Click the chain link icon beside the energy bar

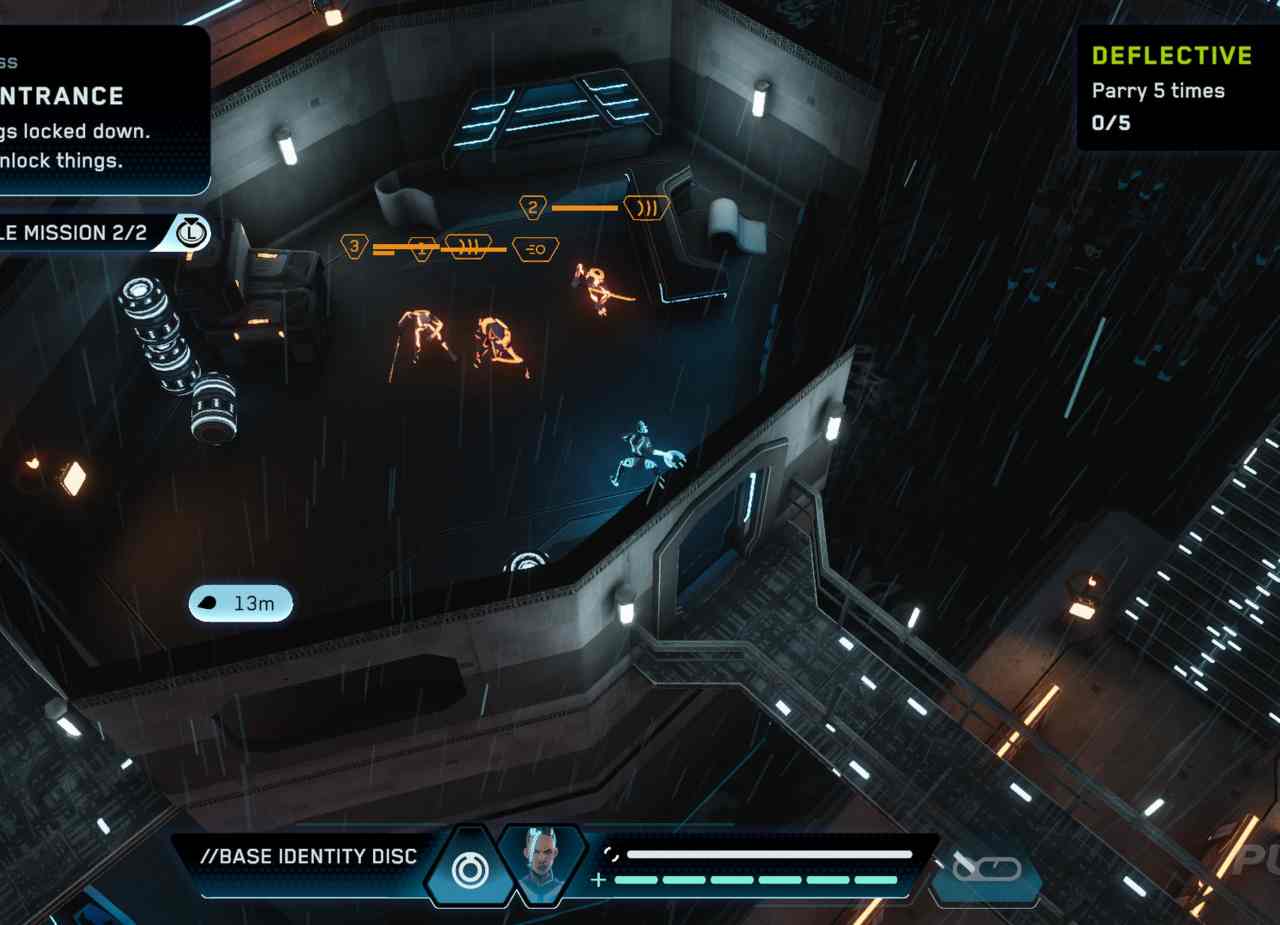[986, 869]
